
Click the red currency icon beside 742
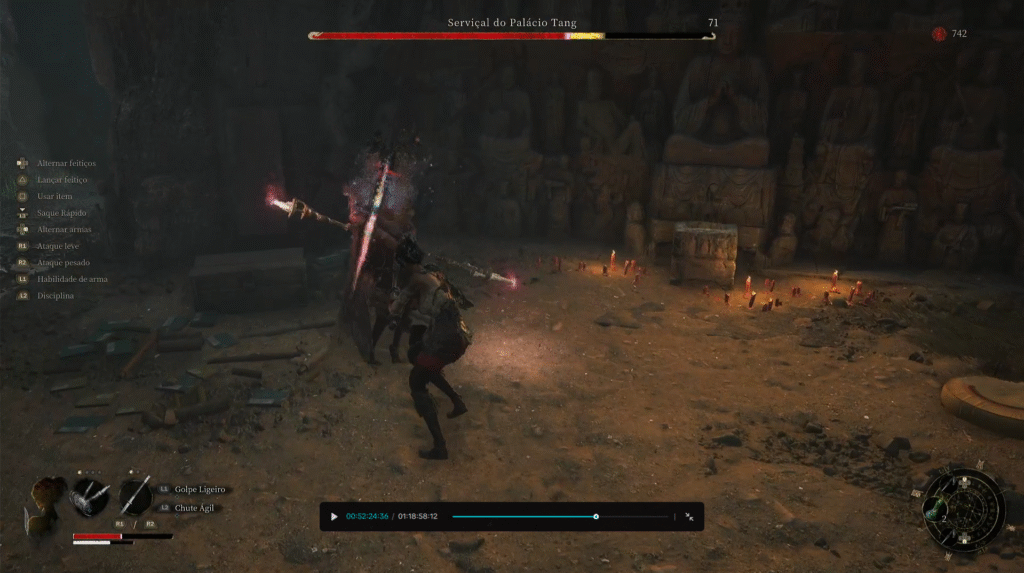click(939, 34)
